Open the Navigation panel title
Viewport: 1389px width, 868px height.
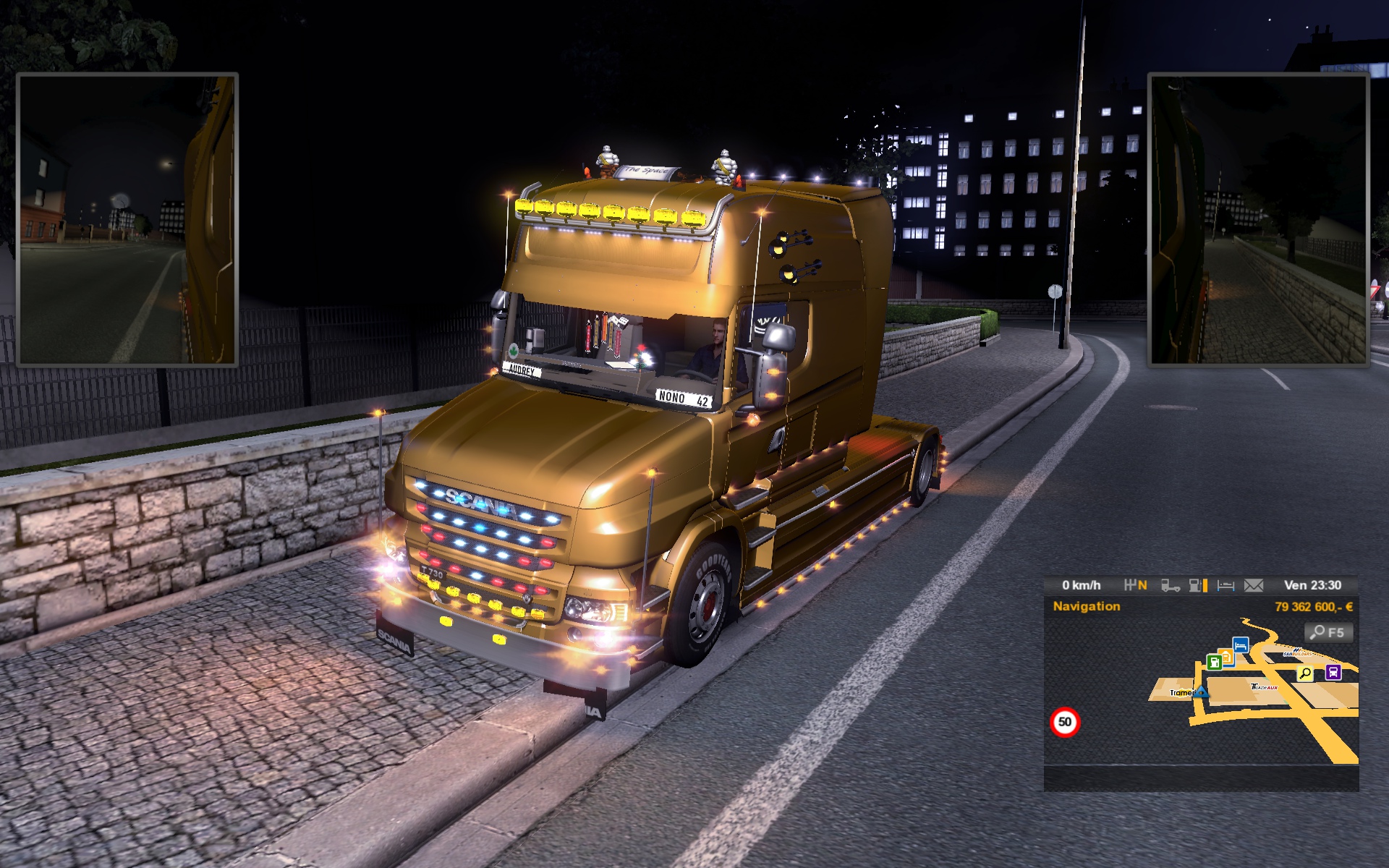[1086, 606]
